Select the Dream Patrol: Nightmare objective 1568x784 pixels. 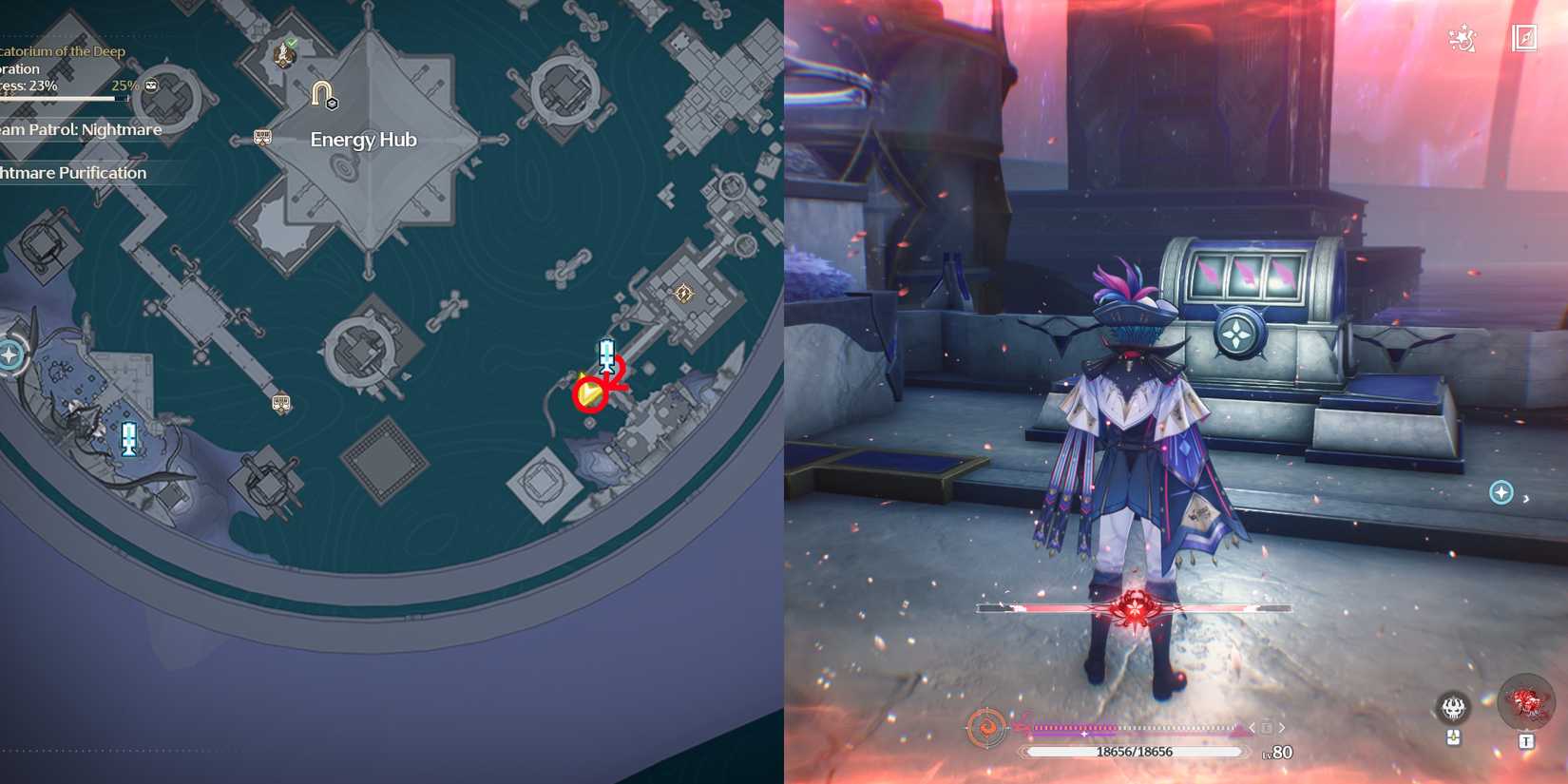79,130
